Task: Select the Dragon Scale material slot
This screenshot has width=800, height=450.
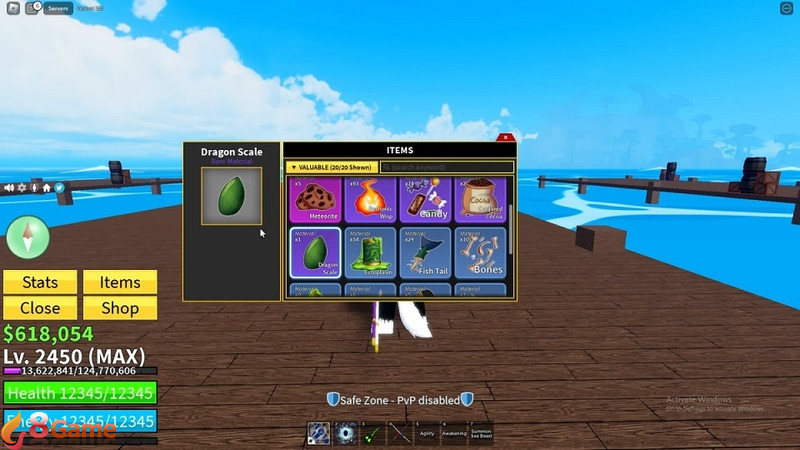Action: click(x=315, y=253)
